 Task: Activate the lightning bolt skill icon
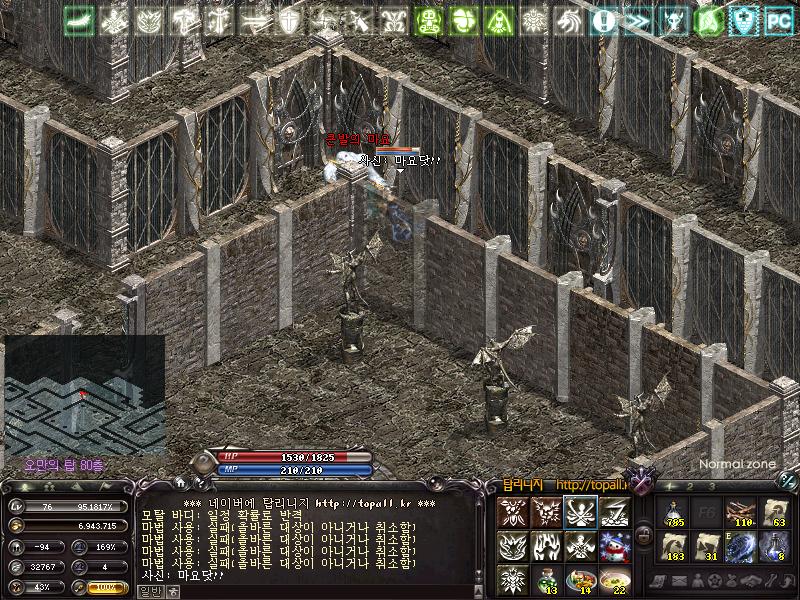coord(614,511)
